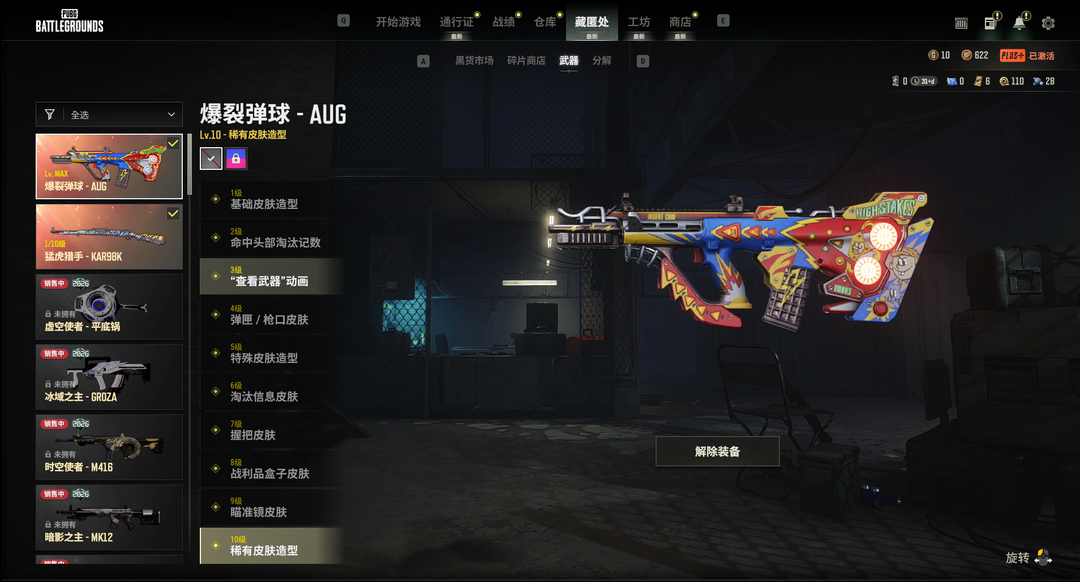The image size is (1080, 582).
Task: Click the 解除装备 button
Action: (717, 452)
